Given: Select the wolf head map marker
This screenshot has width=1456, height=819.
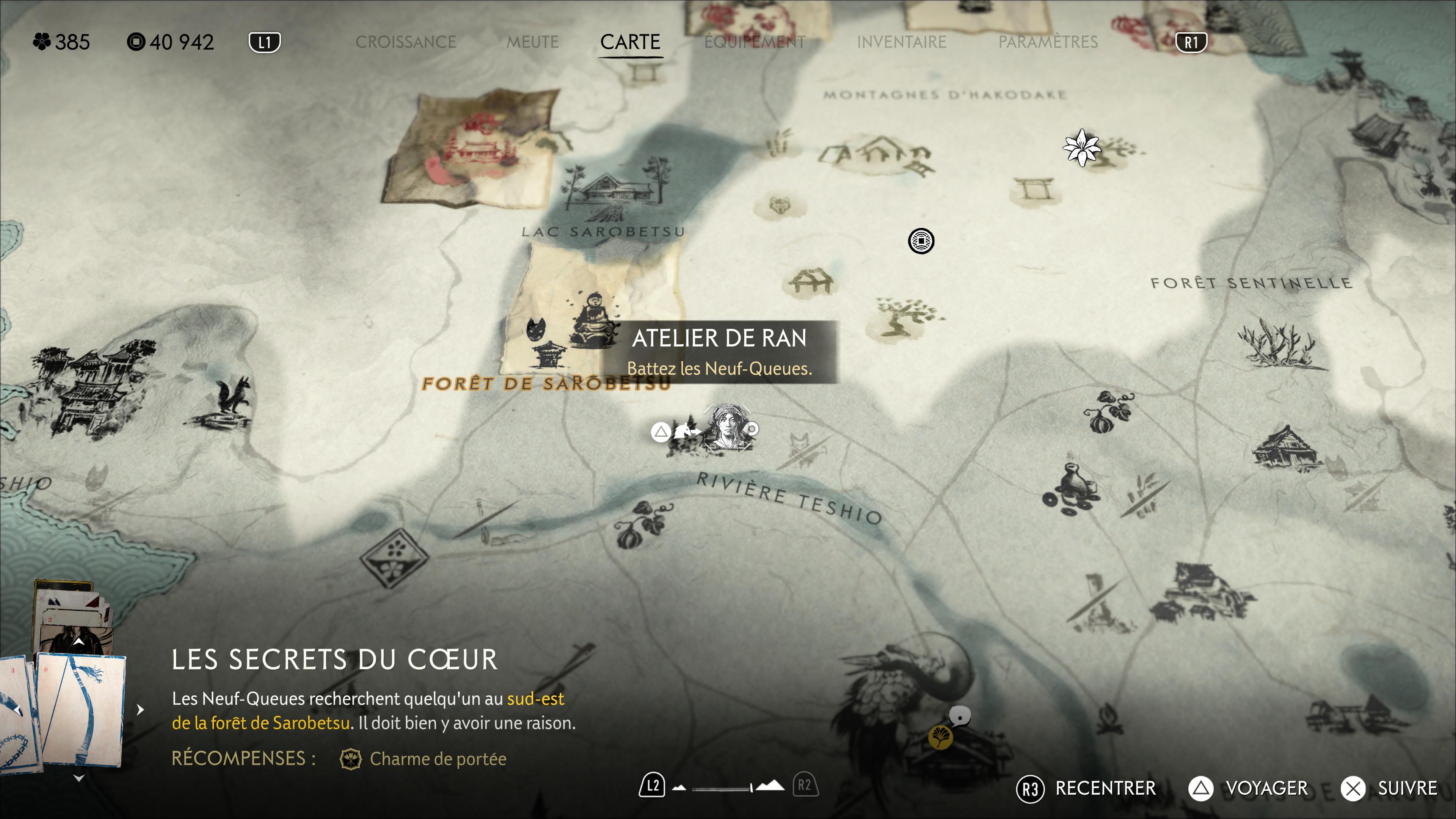Looking at the screenshot, I should coord(780,205).
